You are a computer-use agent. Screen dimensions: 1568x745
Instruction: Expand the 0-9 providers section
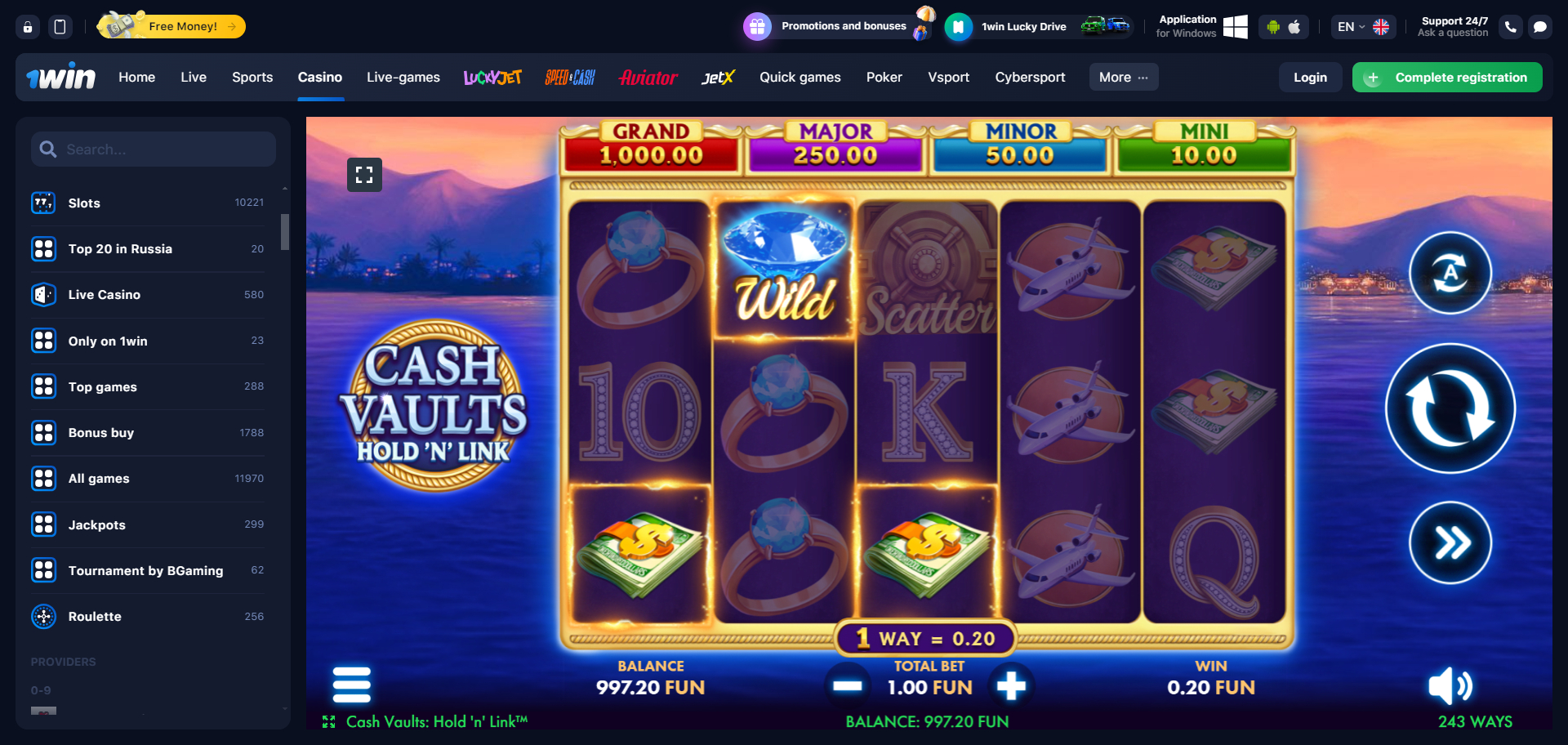tap(41, 689)
